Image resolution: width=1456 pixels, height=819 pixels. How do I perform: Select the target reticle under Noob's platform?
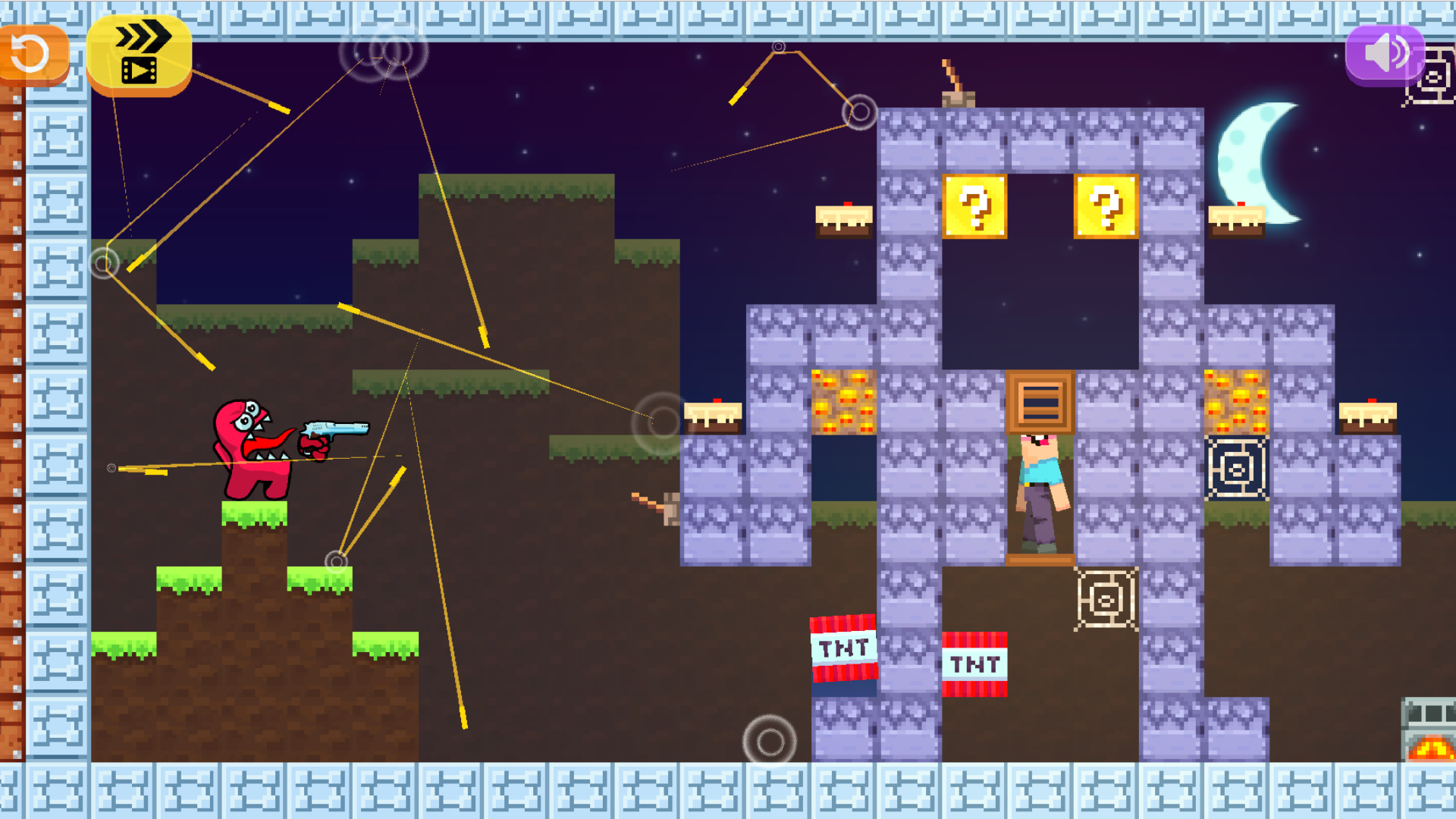click(x=1103, y=601)
